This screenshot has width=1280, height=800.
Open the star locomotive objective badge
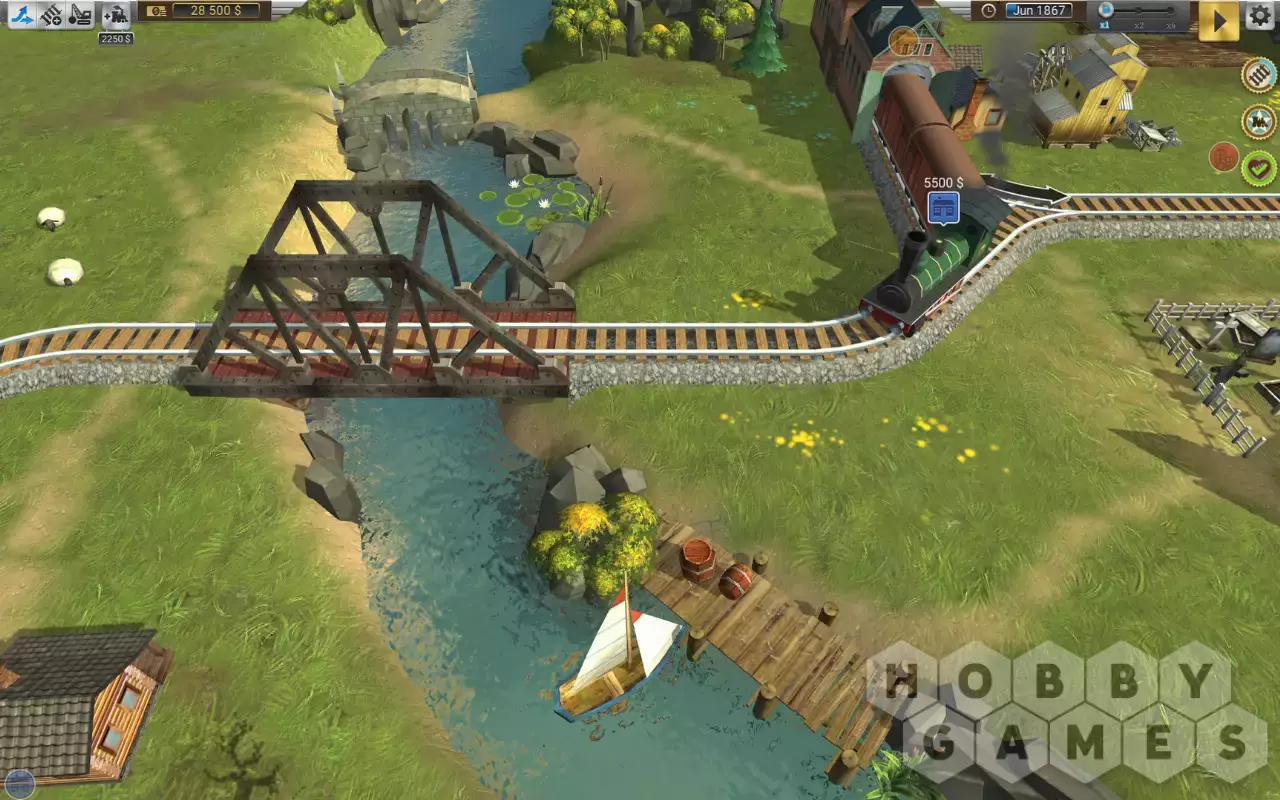pyautogui.click(x=1258, y=122)
